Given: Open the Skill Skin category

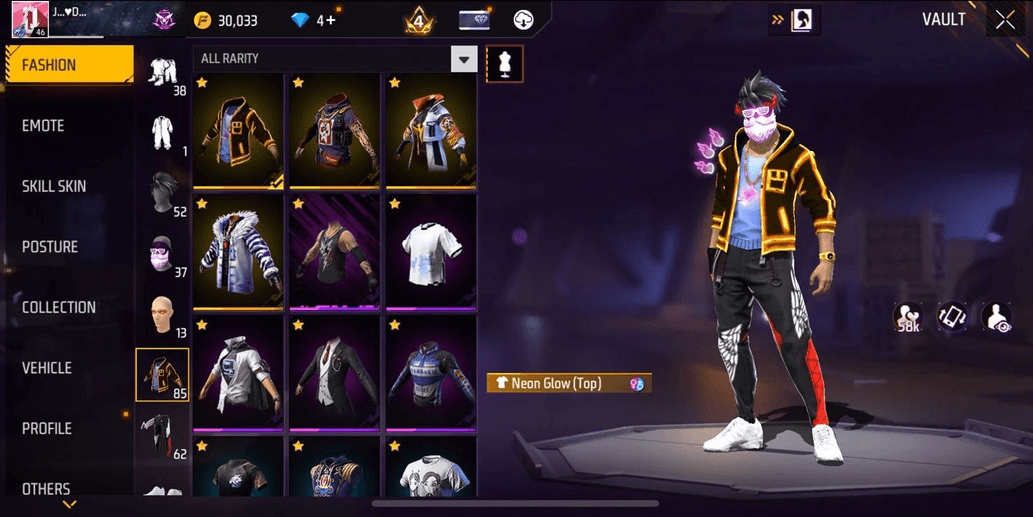Looking at the screenshot, I should [x=68, y=186].
